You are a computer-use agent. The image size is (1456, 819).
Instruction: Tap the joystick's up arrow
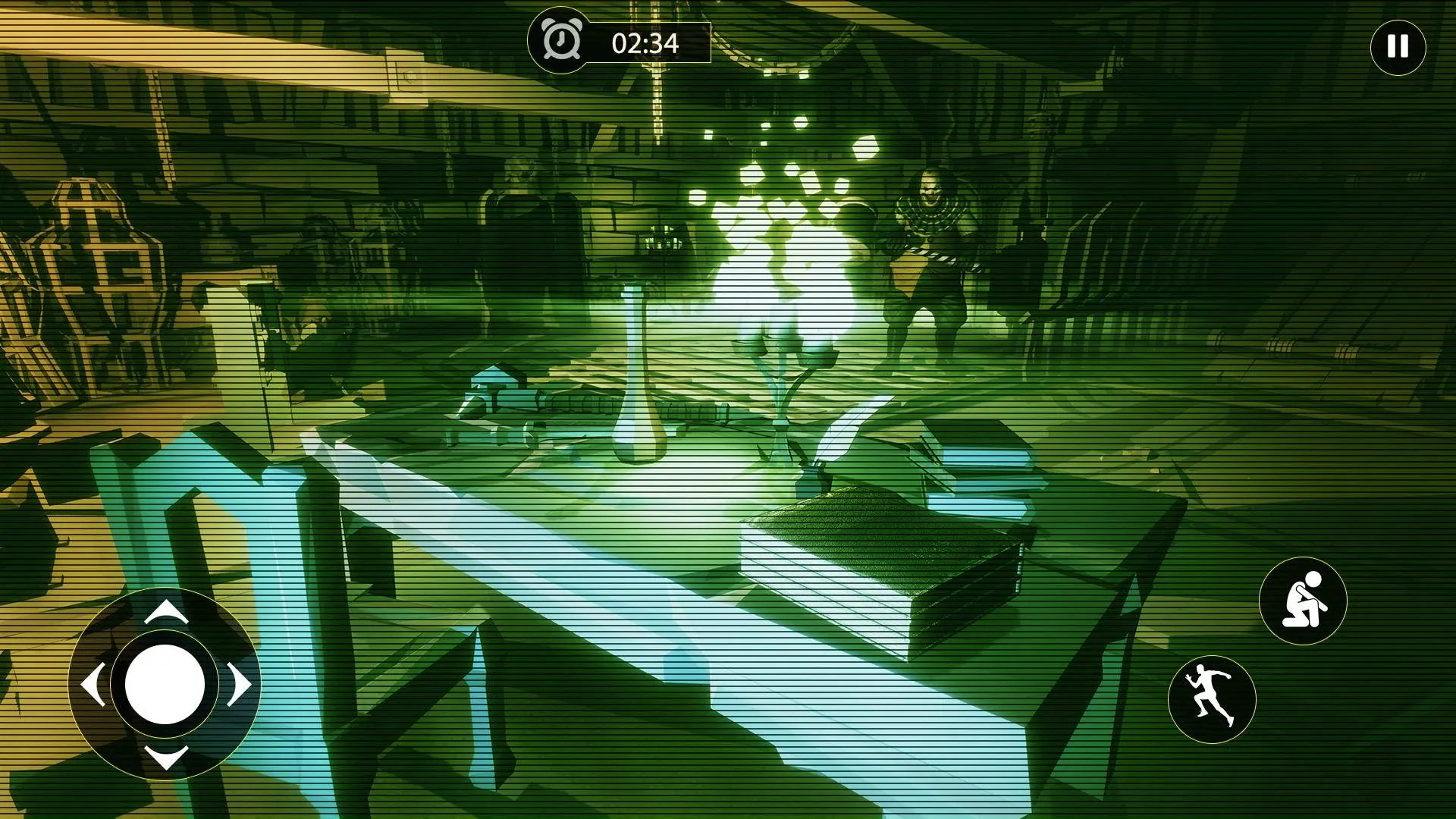[165, 611]
